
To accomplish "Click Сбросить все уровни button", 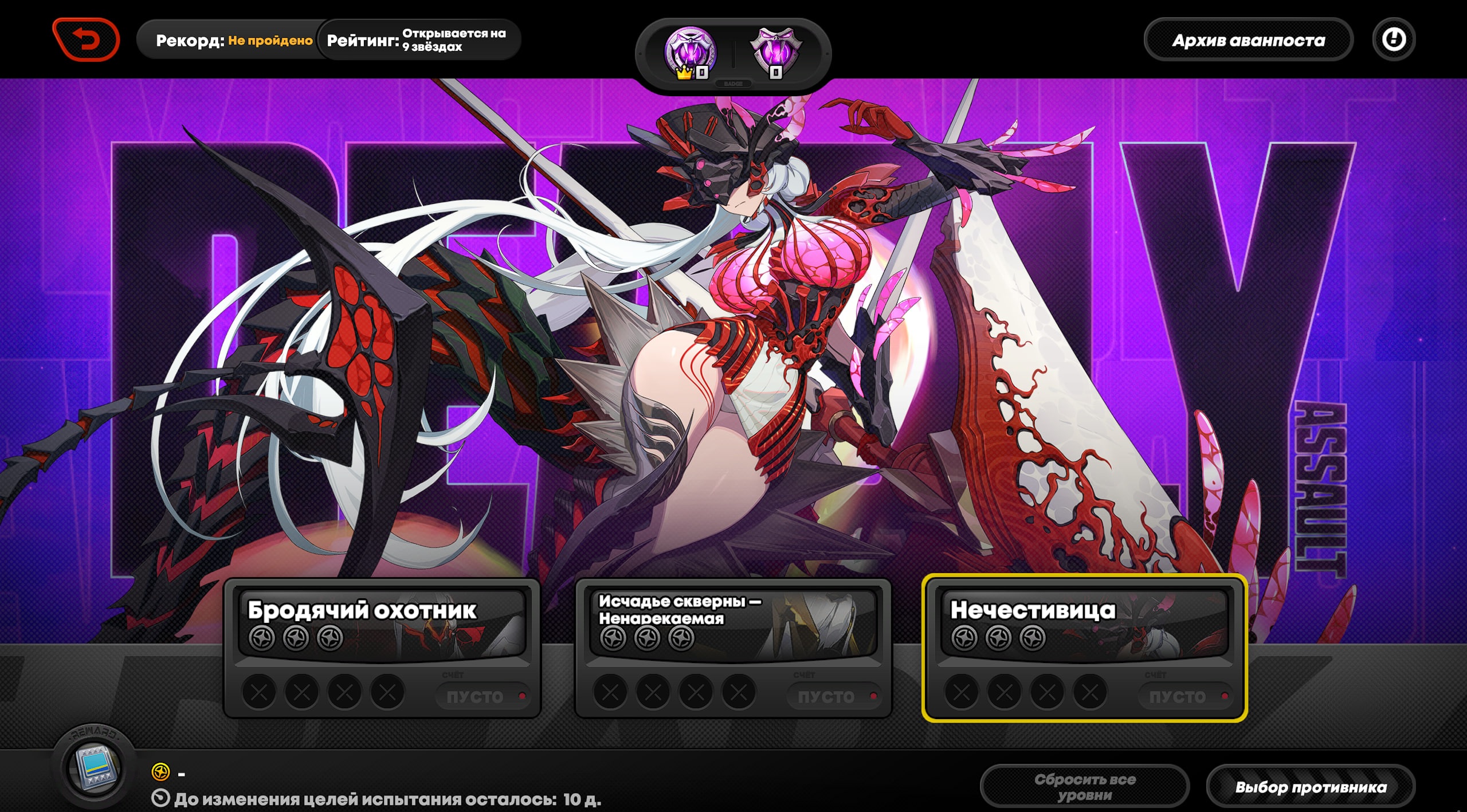I will coord(1084,787).
